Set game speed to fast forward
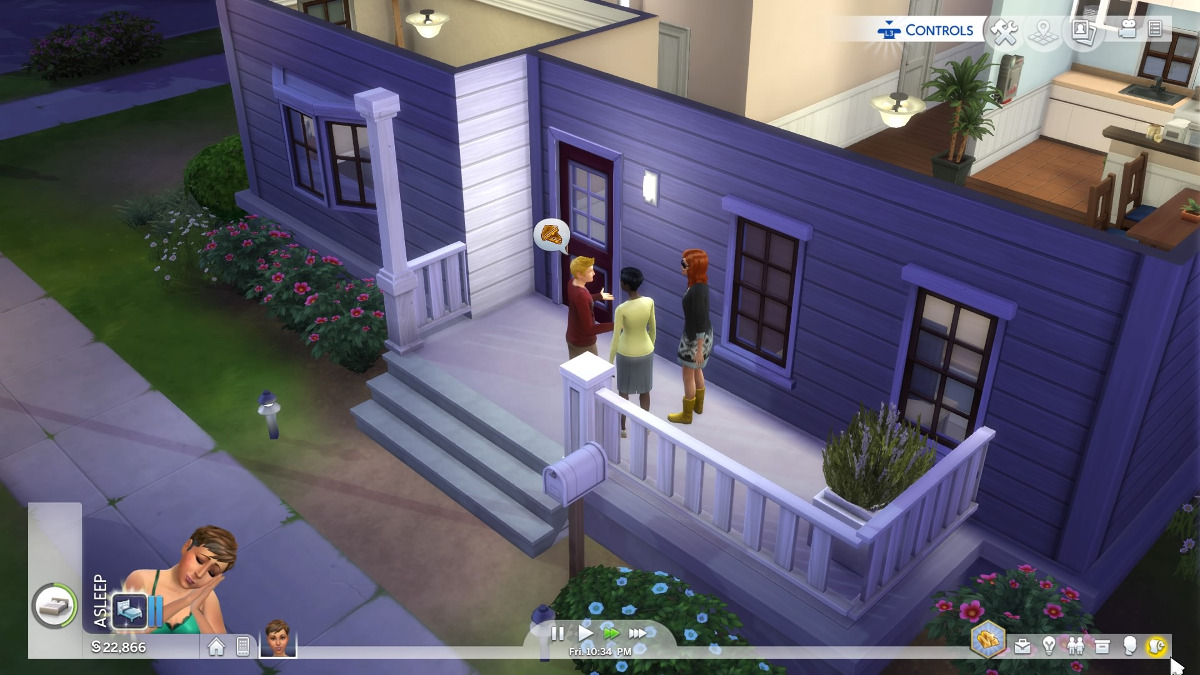1200x675 pixels. (x=611, y=633)
